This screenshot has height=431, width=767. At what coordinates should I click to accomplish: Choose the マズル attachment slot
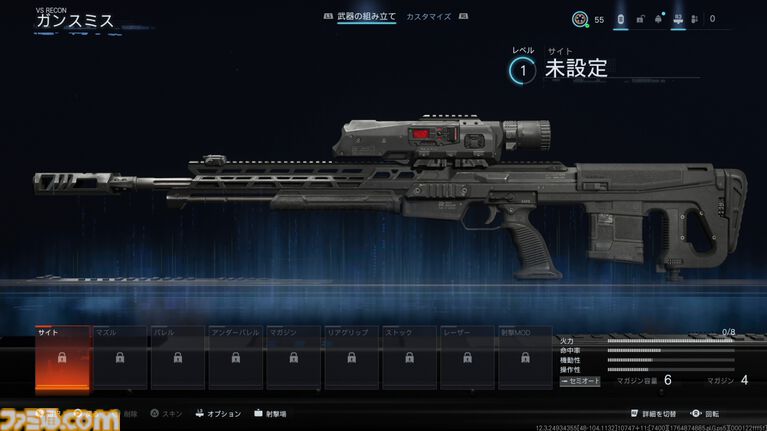[x=119, y=357]
